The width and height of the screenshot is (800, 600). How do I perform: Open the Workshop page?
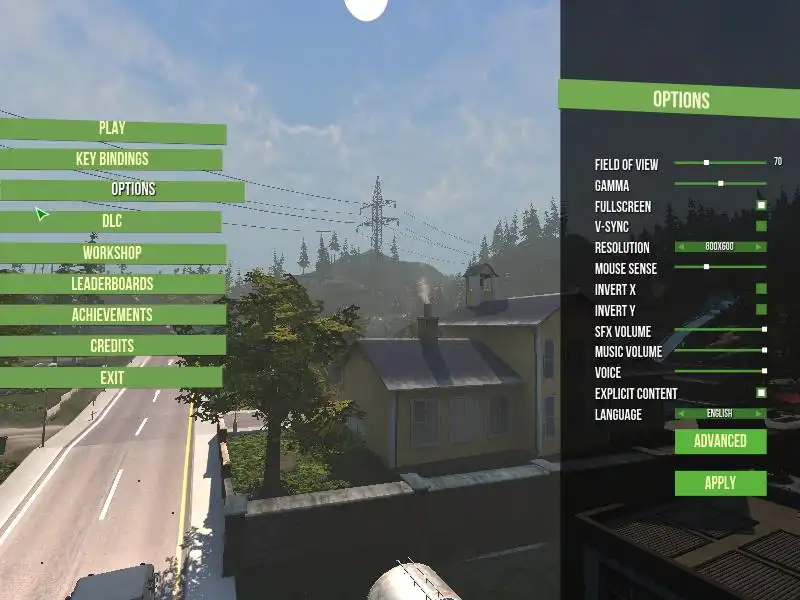[112, 253]
